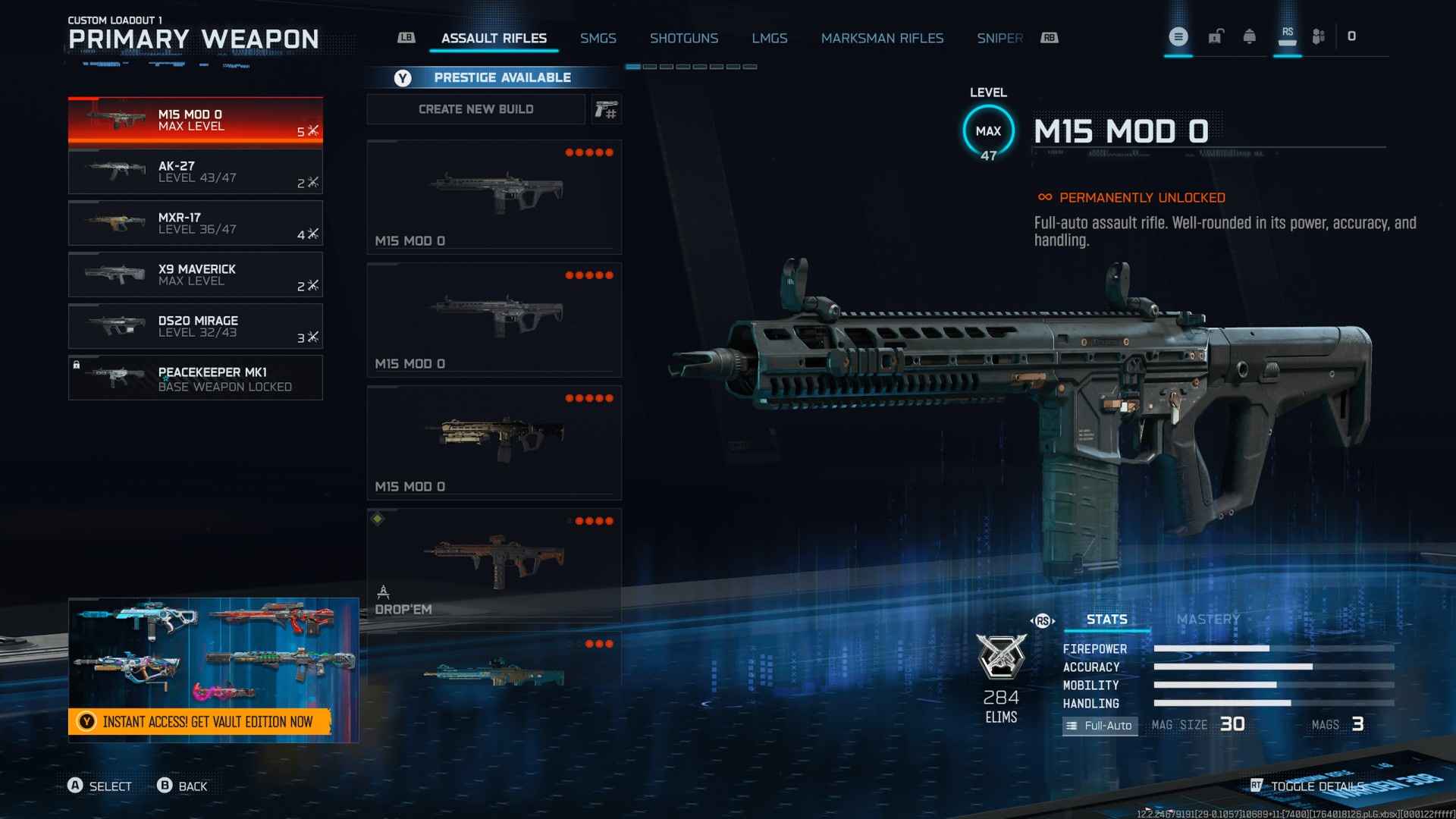Select the locked Peacekeeper MK1 entry
Image resolution: width=1456 pixels, height=819 pixels.
tap(195, 378)
